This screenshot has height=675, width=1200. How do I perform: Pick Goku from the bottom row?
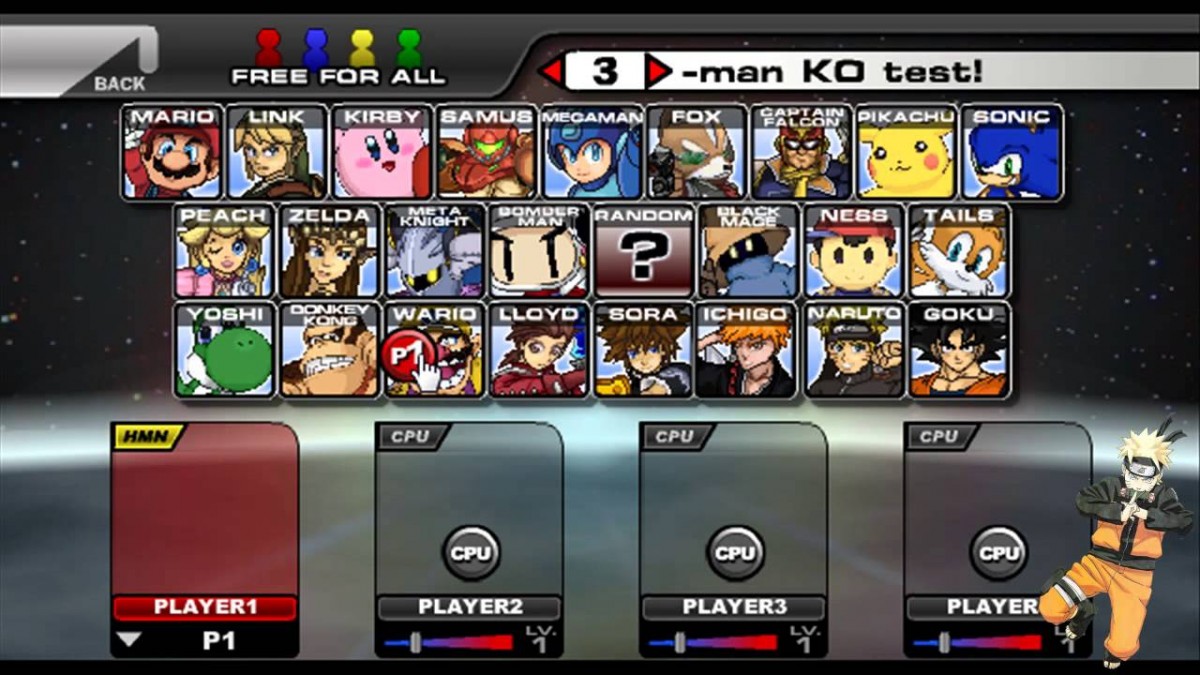[x=958, y=350]
